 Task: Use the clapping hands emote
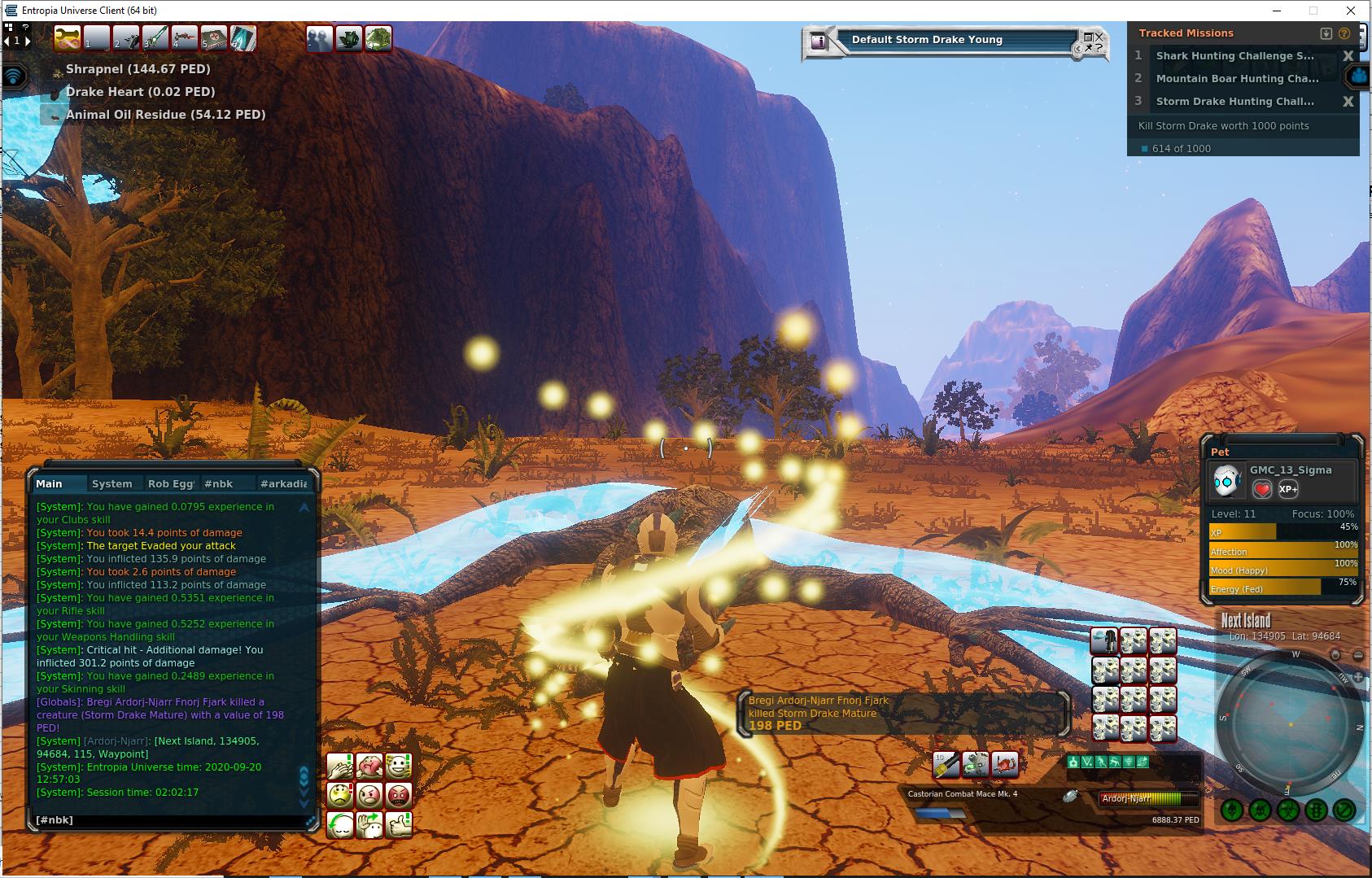(x=340, y=766)
